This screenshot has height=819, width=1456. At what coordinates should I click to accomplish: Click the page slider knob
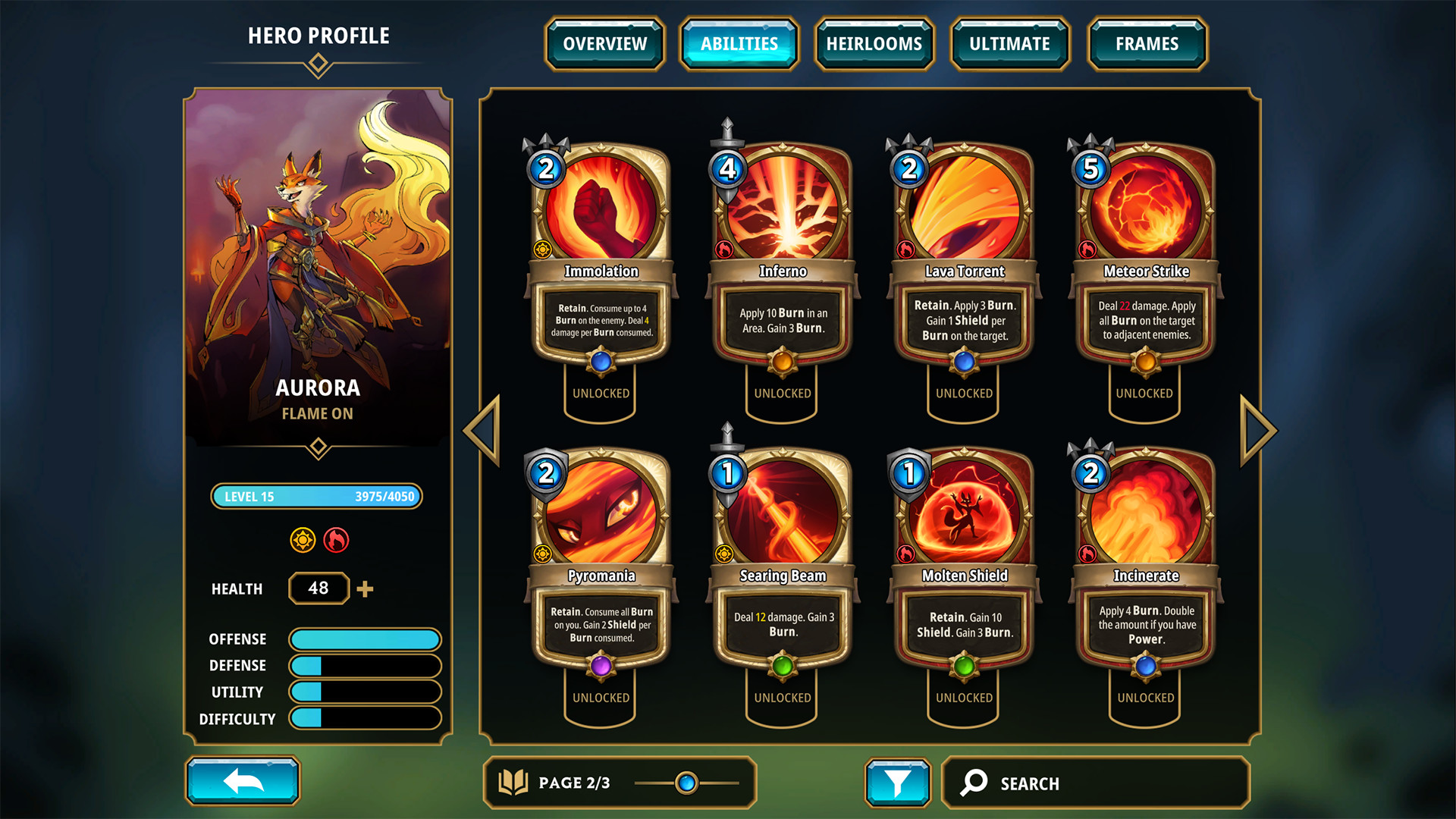tap(686, 783)
